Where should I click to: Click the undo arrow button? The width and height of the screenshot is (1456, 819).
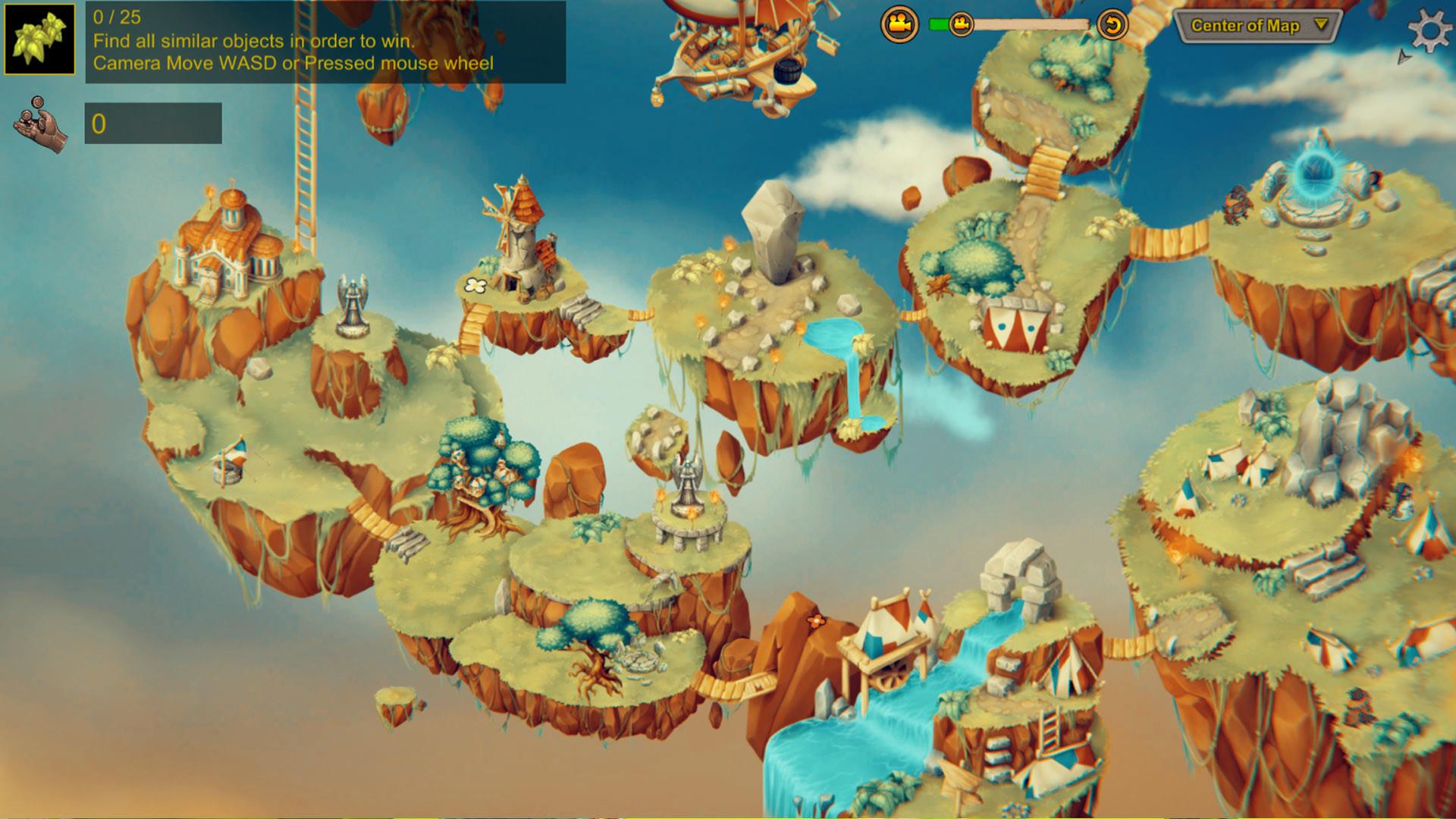pyautogui.click(x=1113, y=25)
